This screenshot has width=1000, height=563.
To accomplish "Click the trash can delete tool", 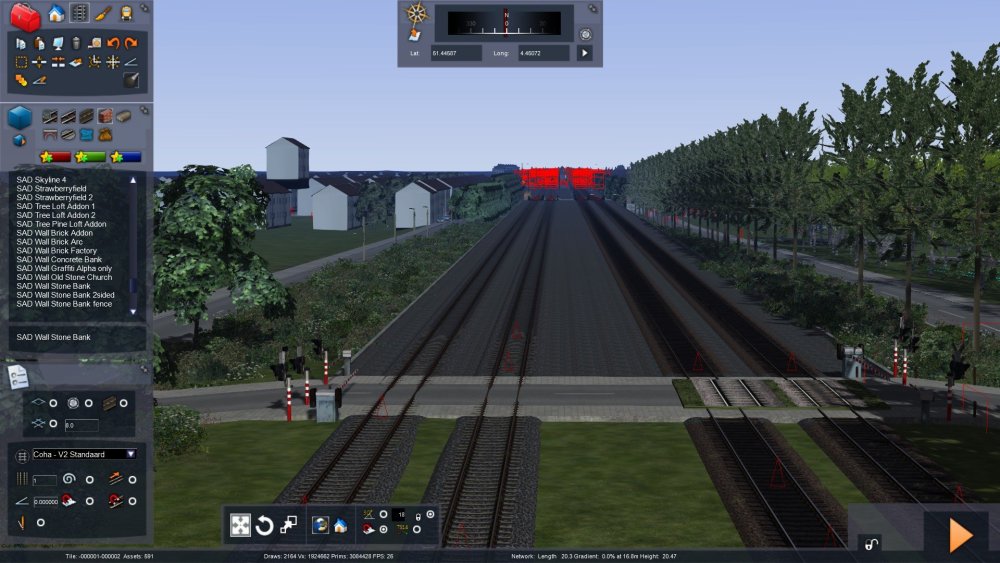I will tap(75, 43).
